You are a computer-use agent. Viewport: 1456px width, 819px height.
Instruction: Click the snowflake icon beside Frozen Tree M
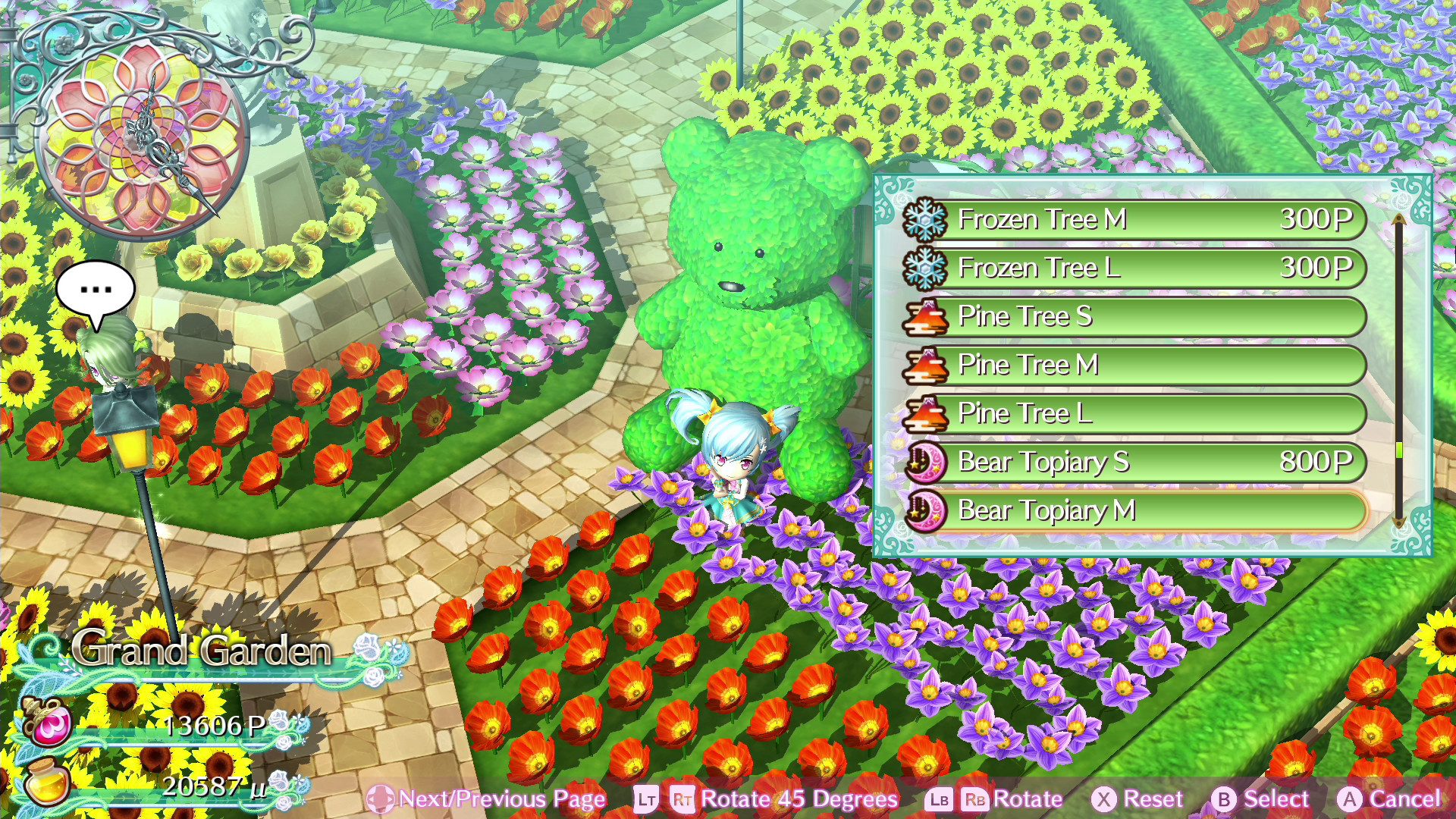click(926, 220)
